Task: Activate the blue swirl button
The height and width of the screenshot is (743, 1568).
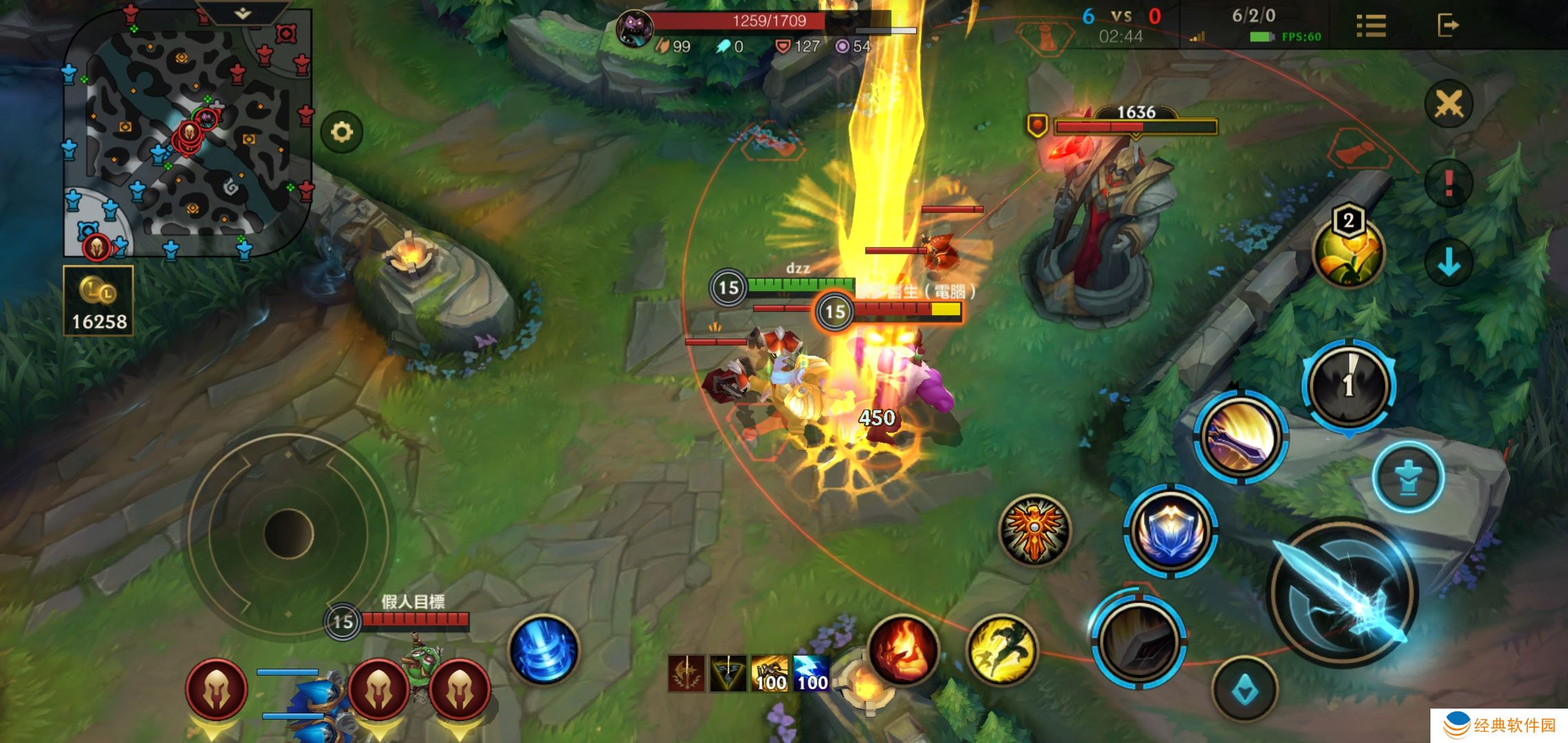Action: 543,649
